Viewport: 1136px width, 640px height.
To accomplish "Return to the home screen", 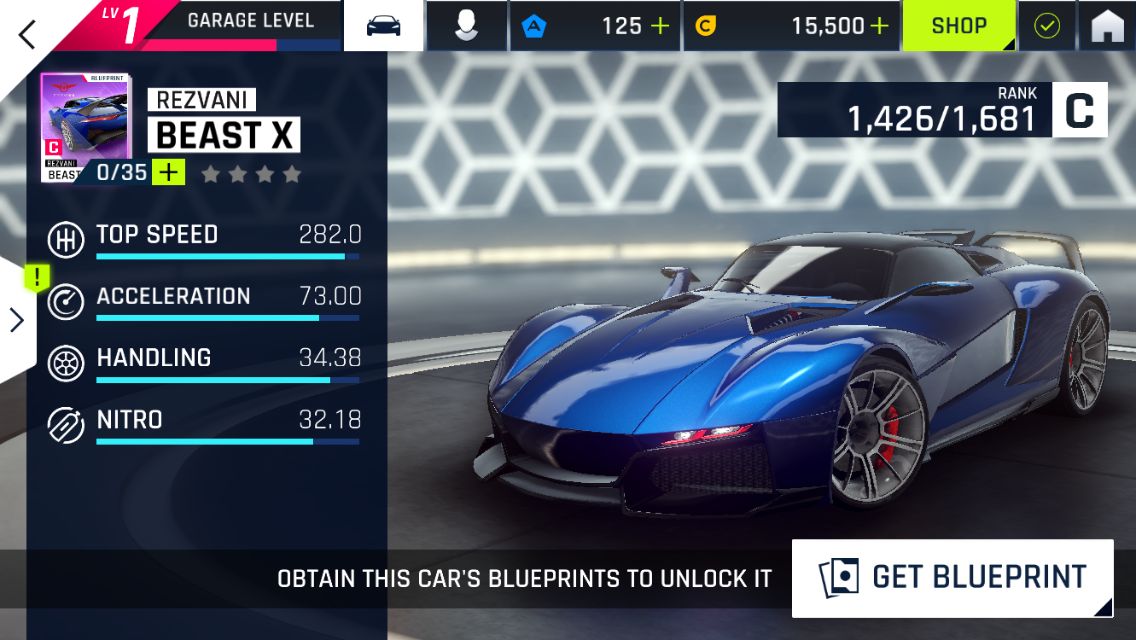I will [1107, 26].
